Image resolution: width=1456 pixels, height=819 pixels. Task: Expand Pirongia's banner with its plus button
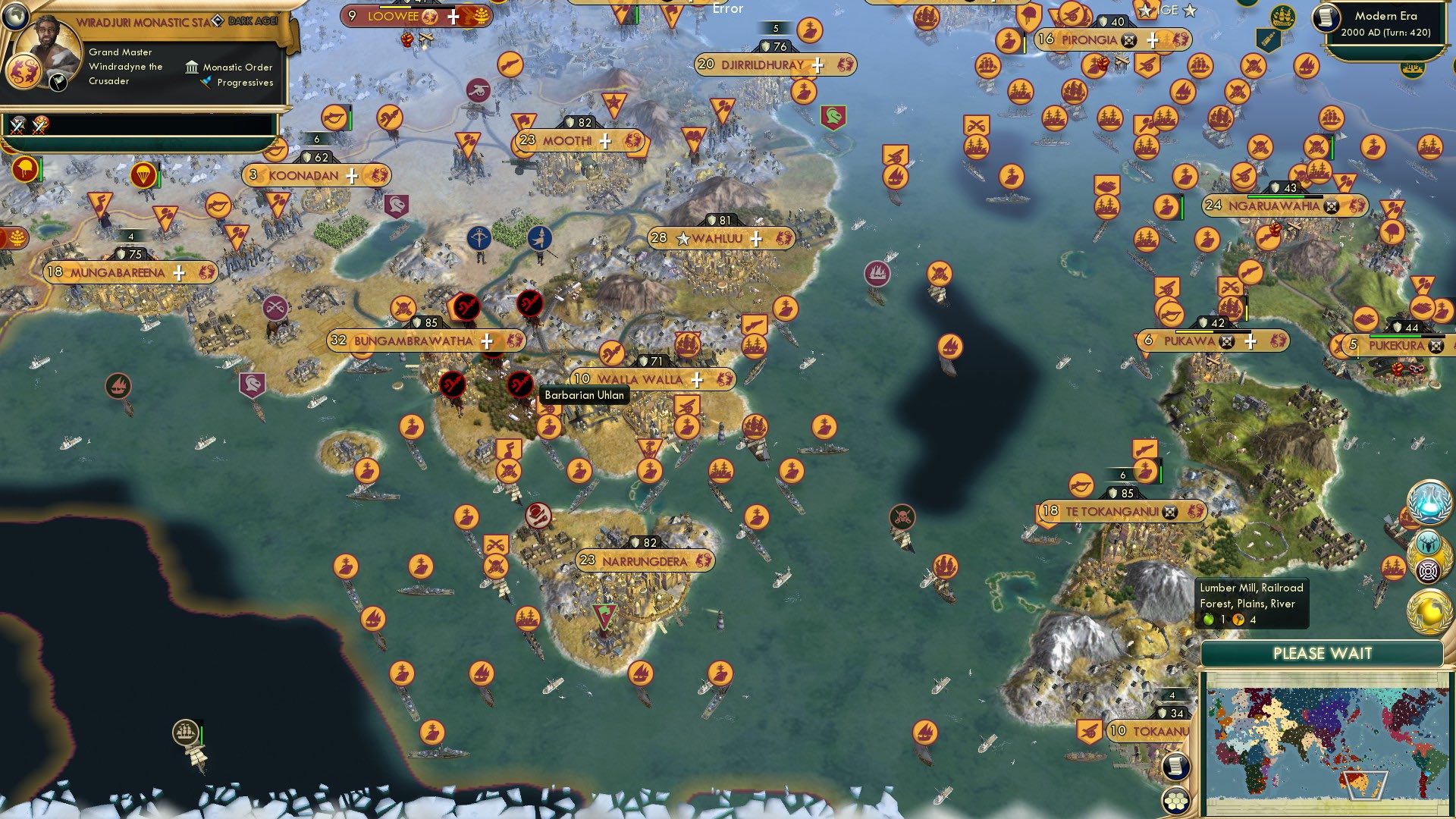click(1151, 40)
